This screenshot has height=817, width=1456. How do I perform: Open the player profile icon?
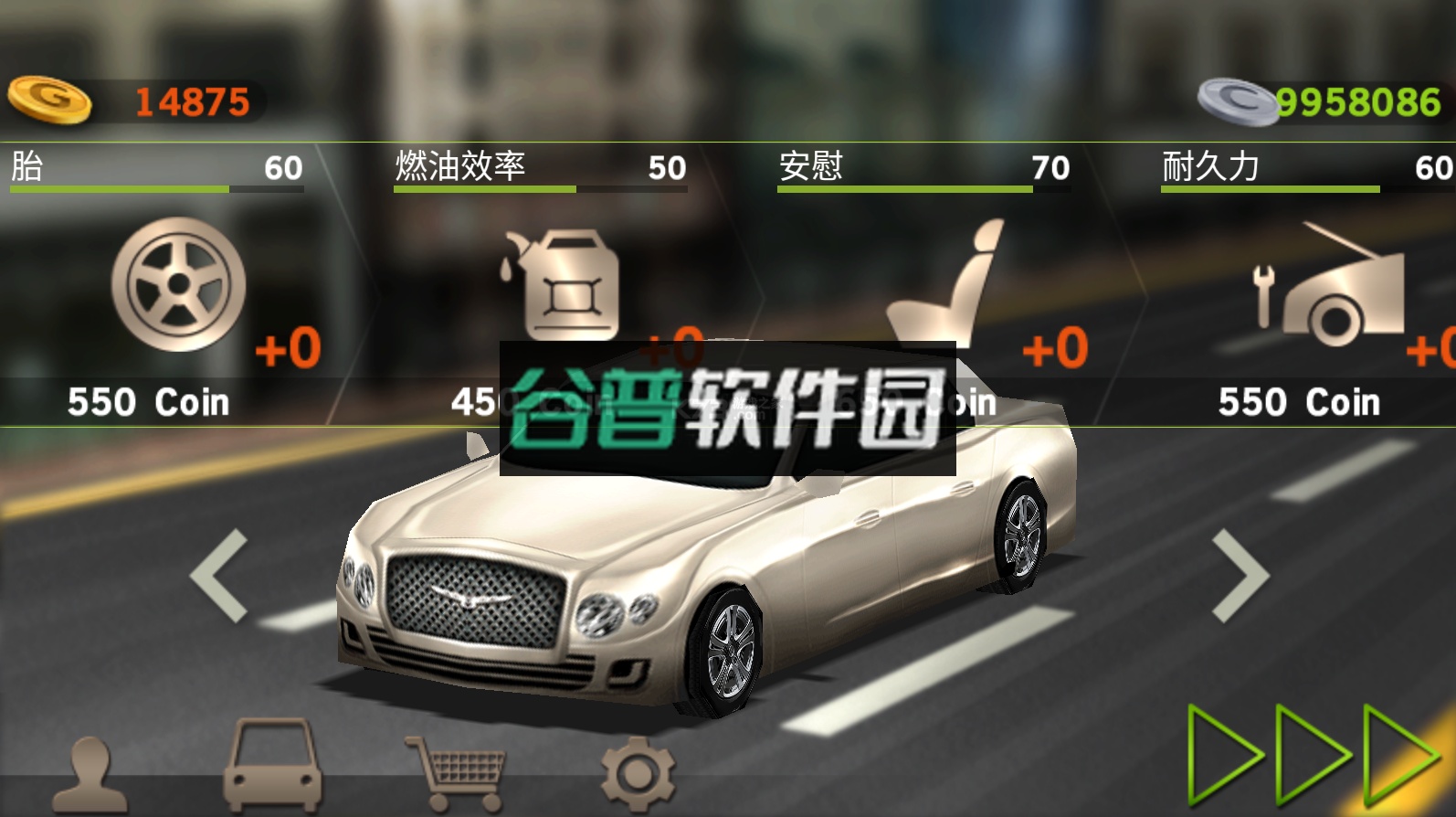click(91, 770)
